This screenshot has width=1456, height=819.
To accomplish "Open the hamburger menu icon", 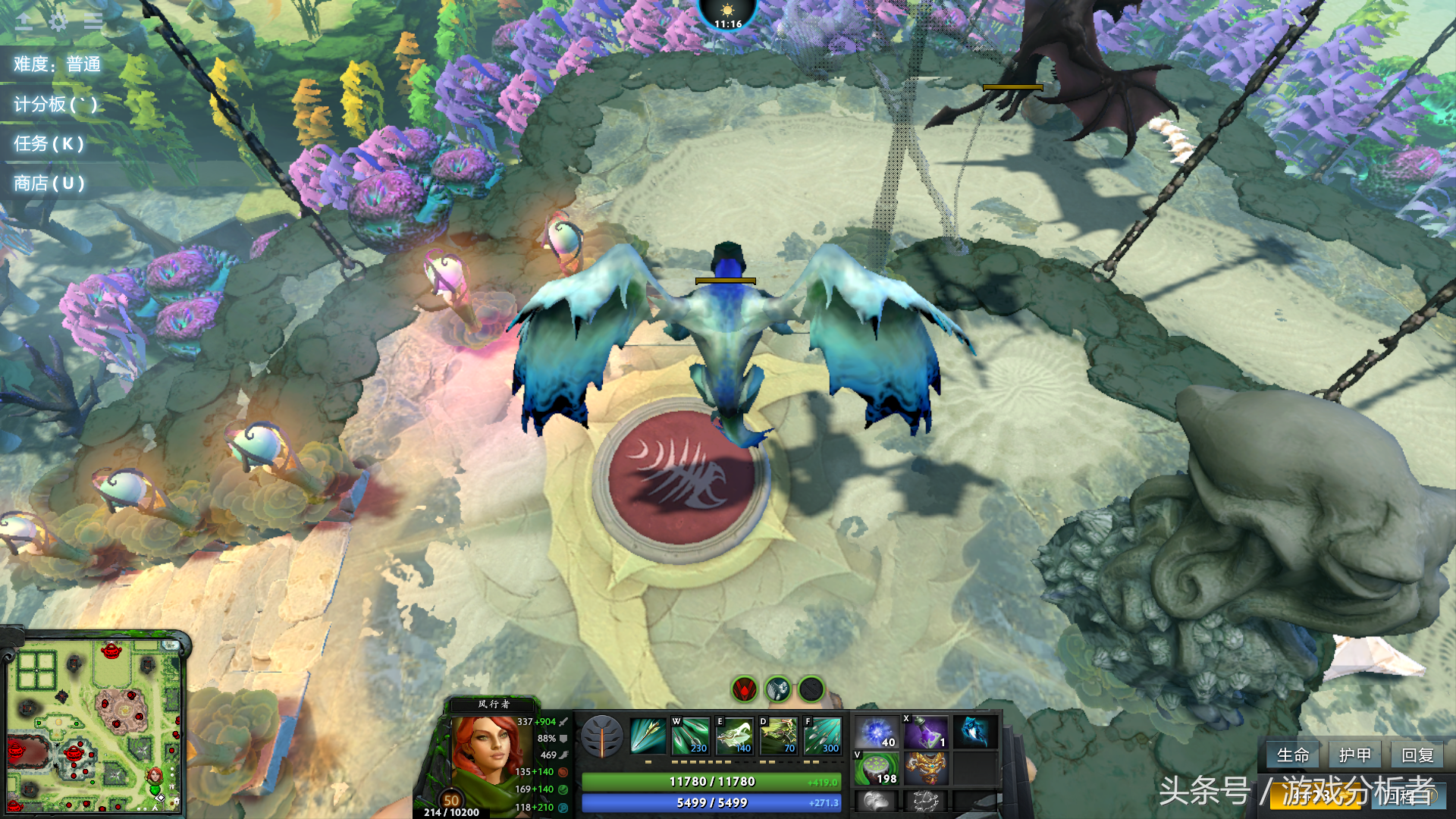I will (93, 21).
